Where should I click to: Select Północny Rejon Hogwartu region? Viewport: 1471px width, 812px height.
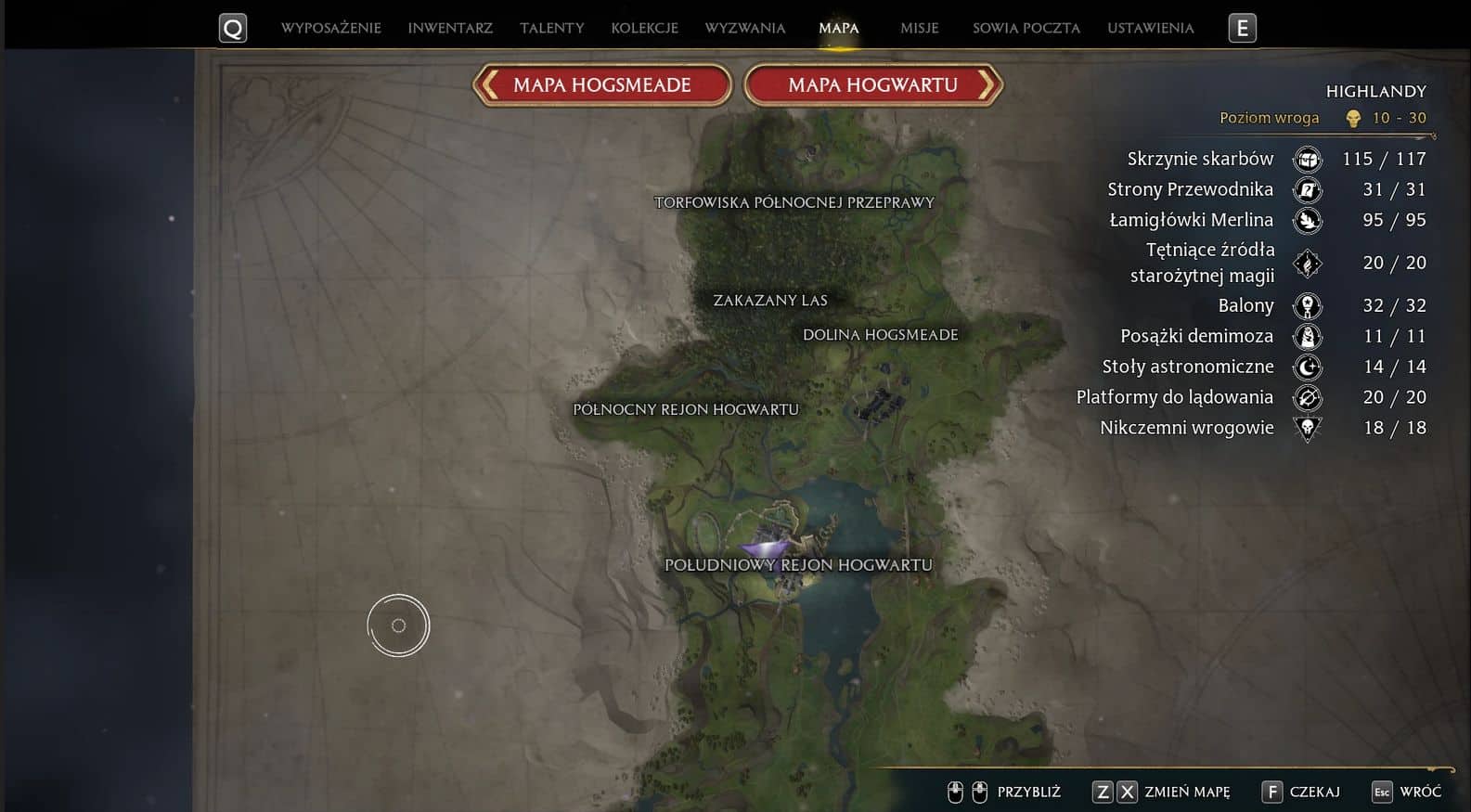(x=685, y=409)
